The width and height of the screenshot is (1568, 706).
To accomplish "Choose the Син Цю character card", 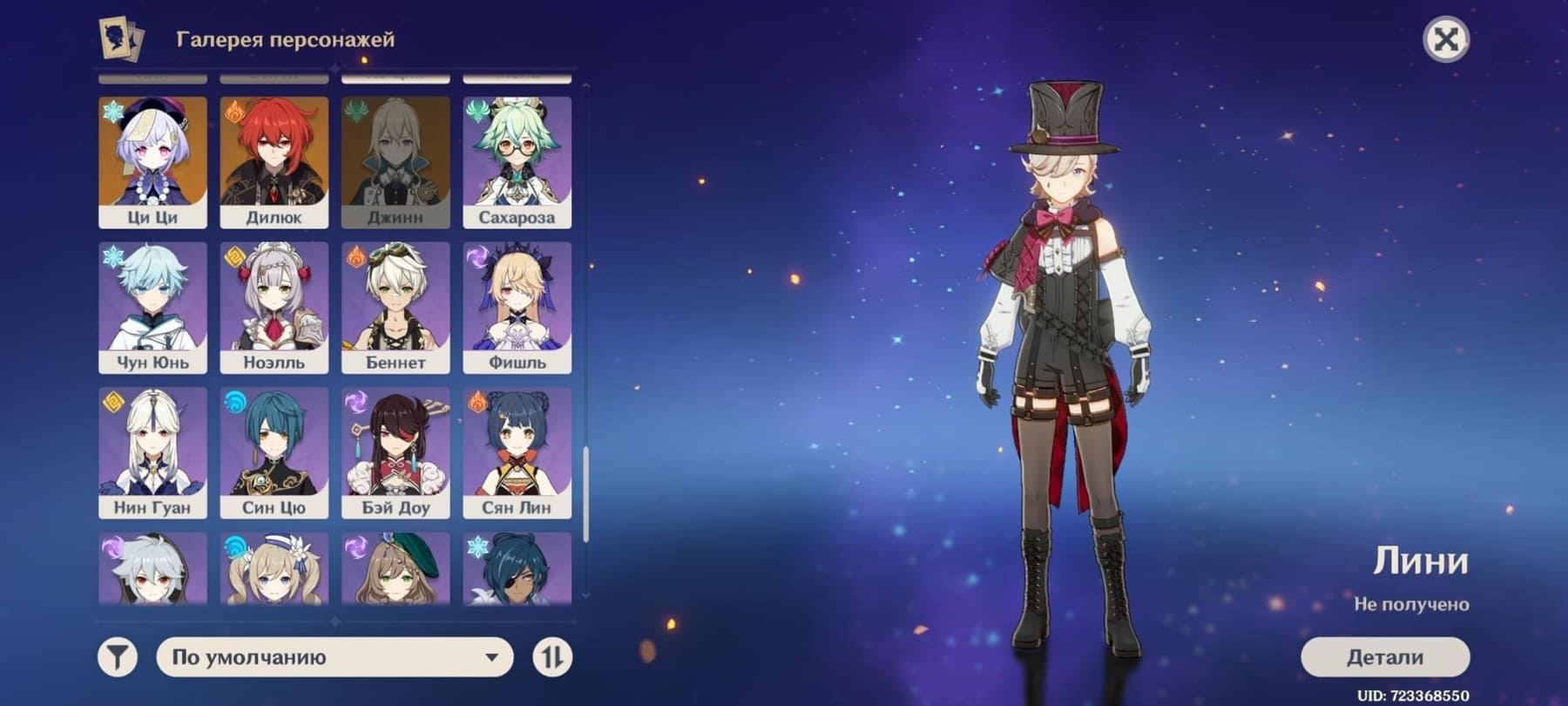I will click(274, 453).
